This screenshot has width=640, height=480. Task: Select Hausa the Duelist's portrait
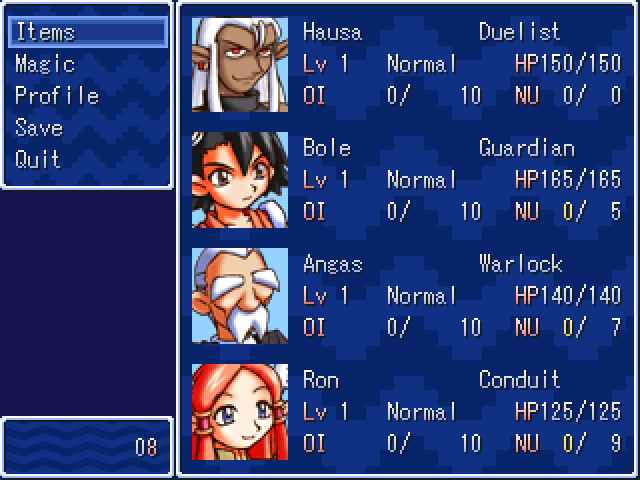point(240,64)
